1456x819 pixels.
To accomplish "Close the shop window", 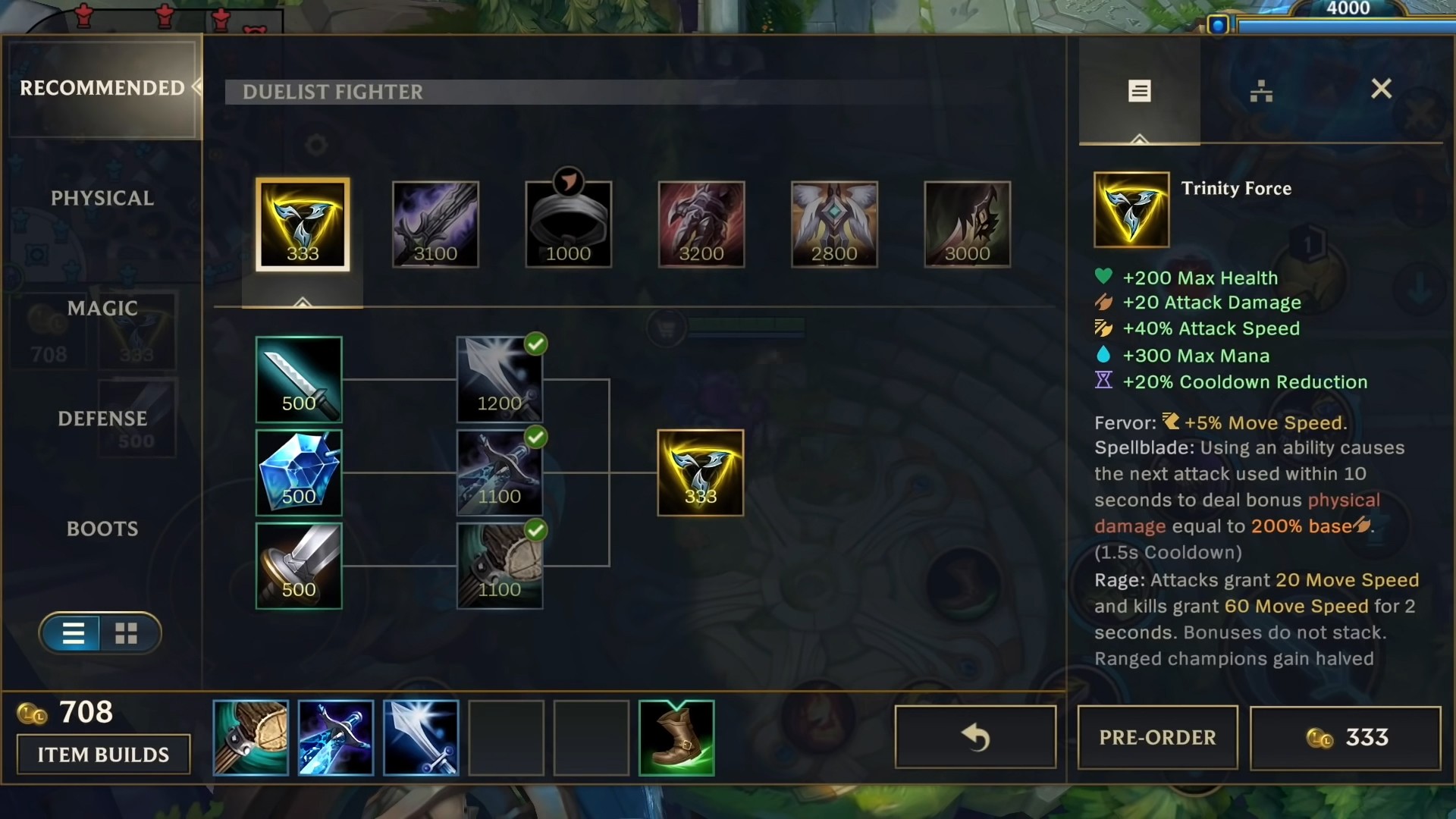I will tap(1381, 89).
